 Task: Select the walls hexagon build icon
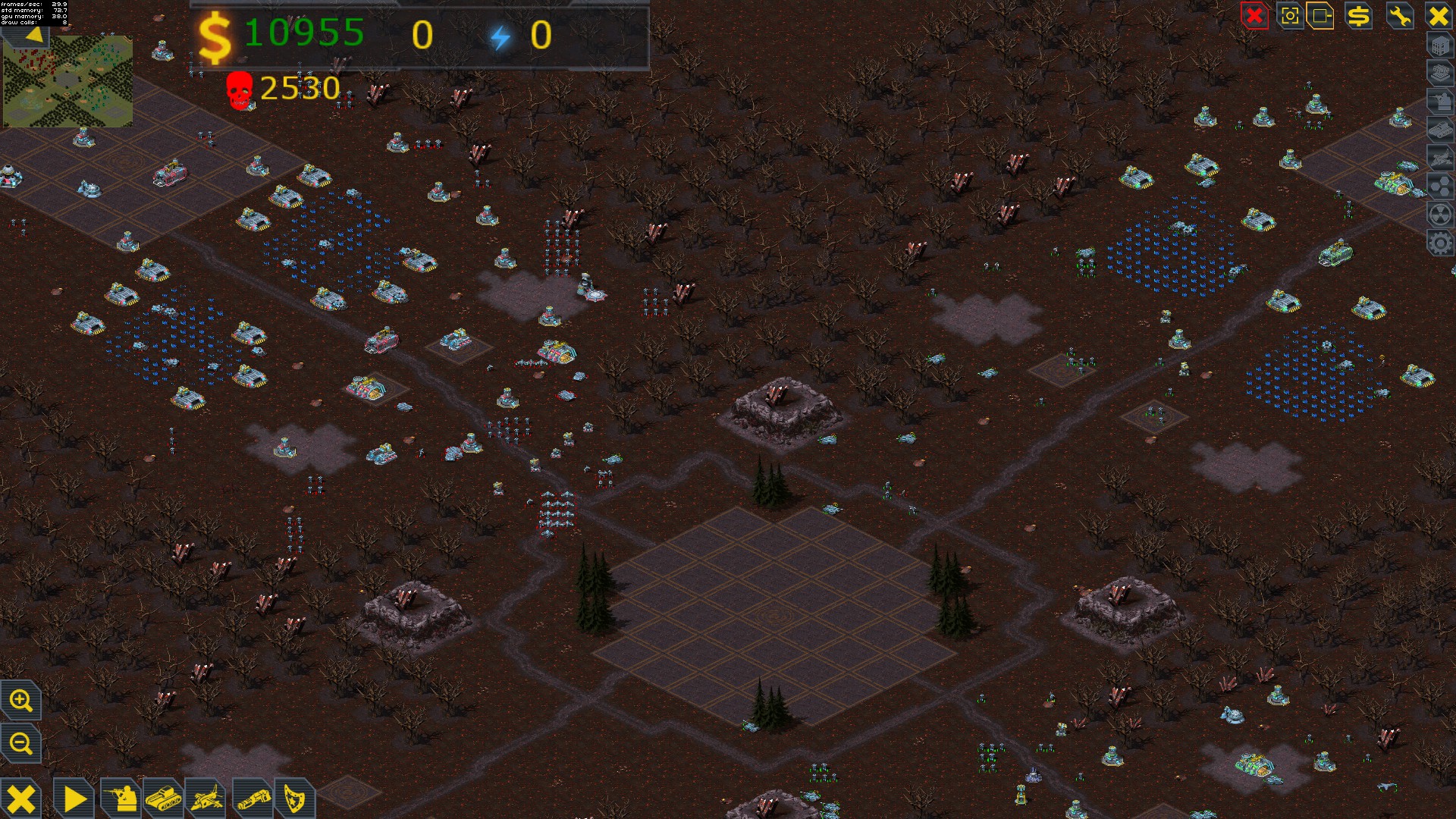(1440, 184)
